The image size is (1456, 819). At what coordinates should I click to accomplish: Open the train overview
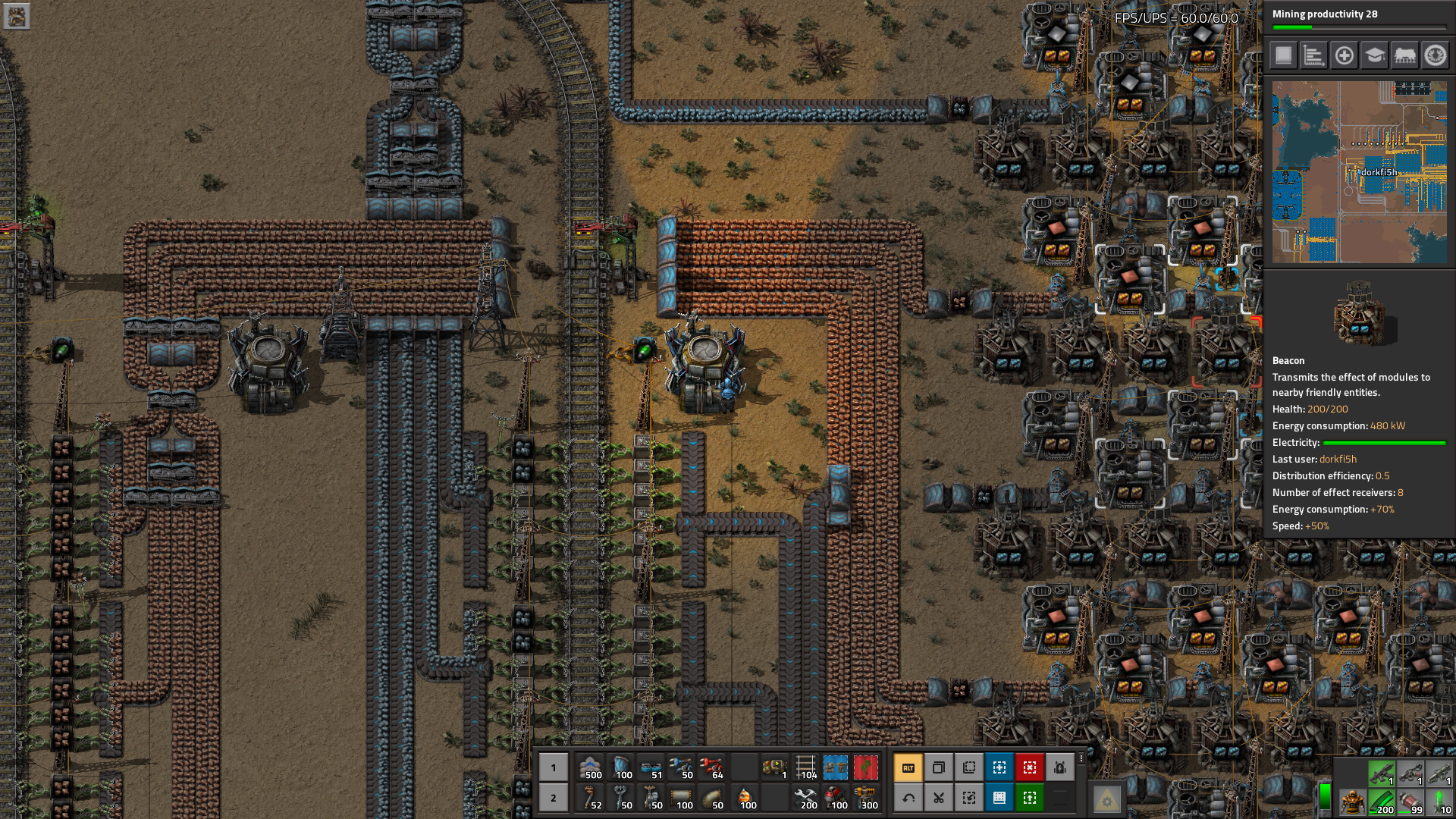point(1405,56)
